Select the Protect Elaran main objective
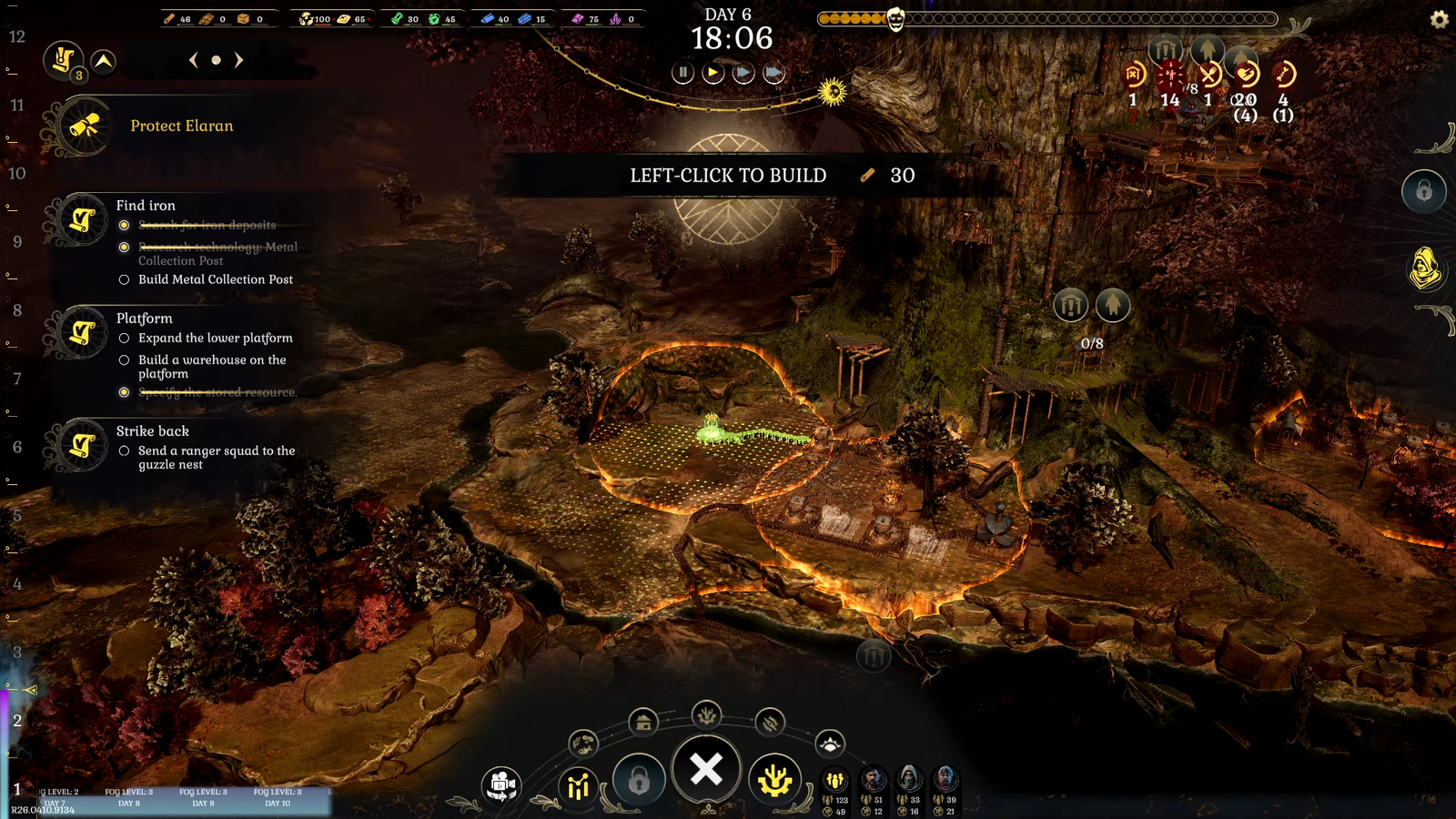 [x=181, y=126]
